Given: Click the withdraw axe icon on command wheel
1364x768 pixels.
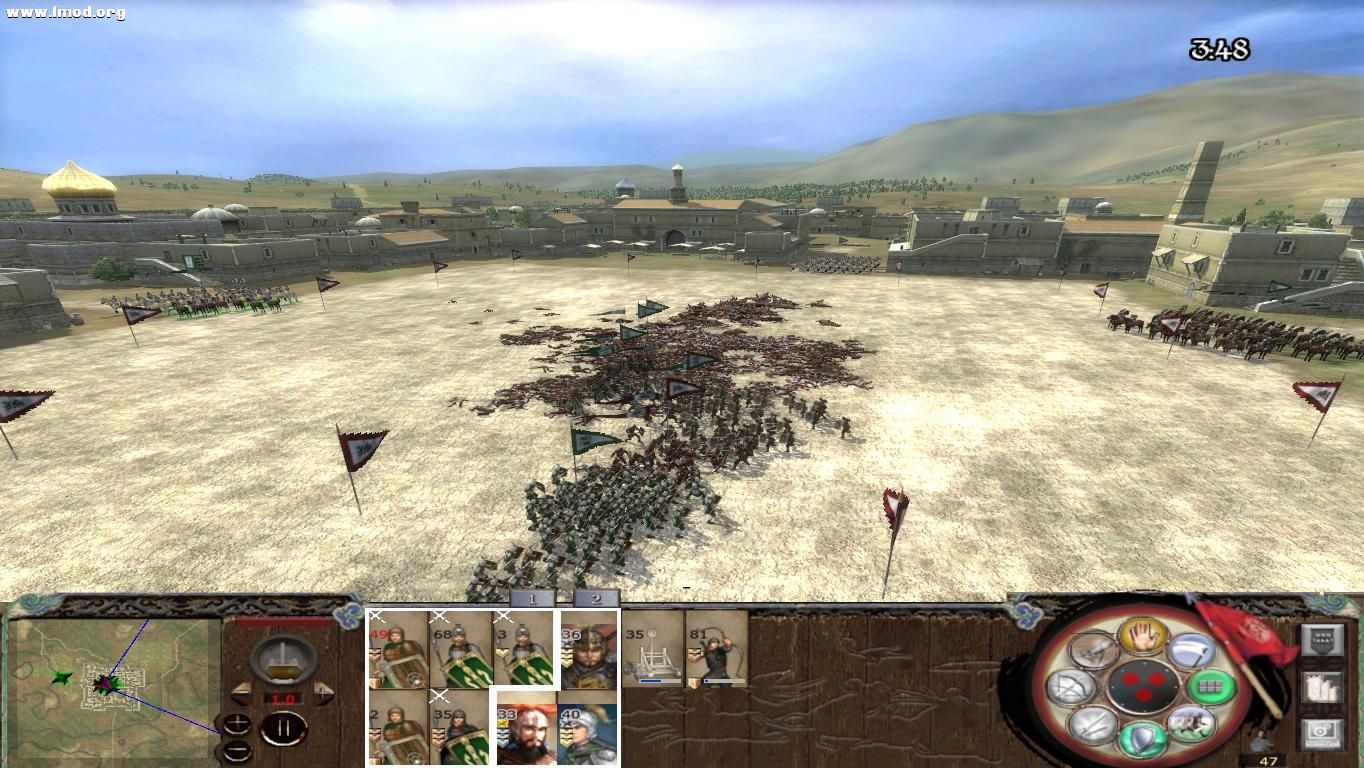Looking at the screenshot, I should click(x=1191, y=650).
